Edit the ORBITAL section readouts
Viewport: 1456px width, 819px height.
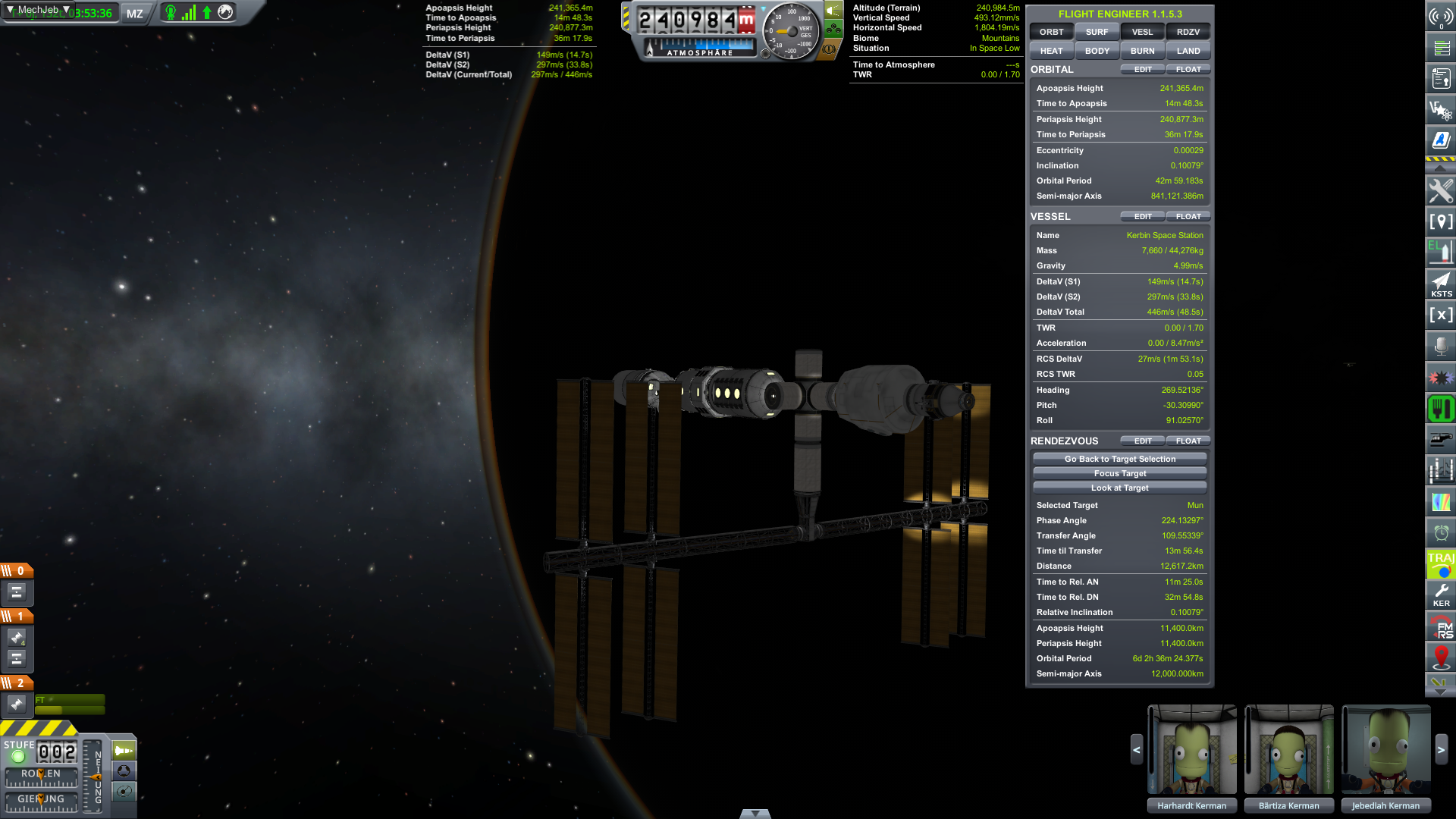[1143, 70]
